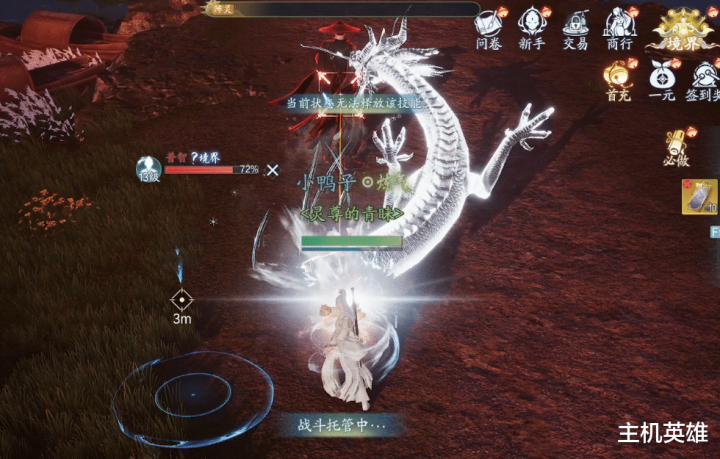Open the 交易 trading menu
Viewport: 720px width, 459px height.
tap(575, 27)
